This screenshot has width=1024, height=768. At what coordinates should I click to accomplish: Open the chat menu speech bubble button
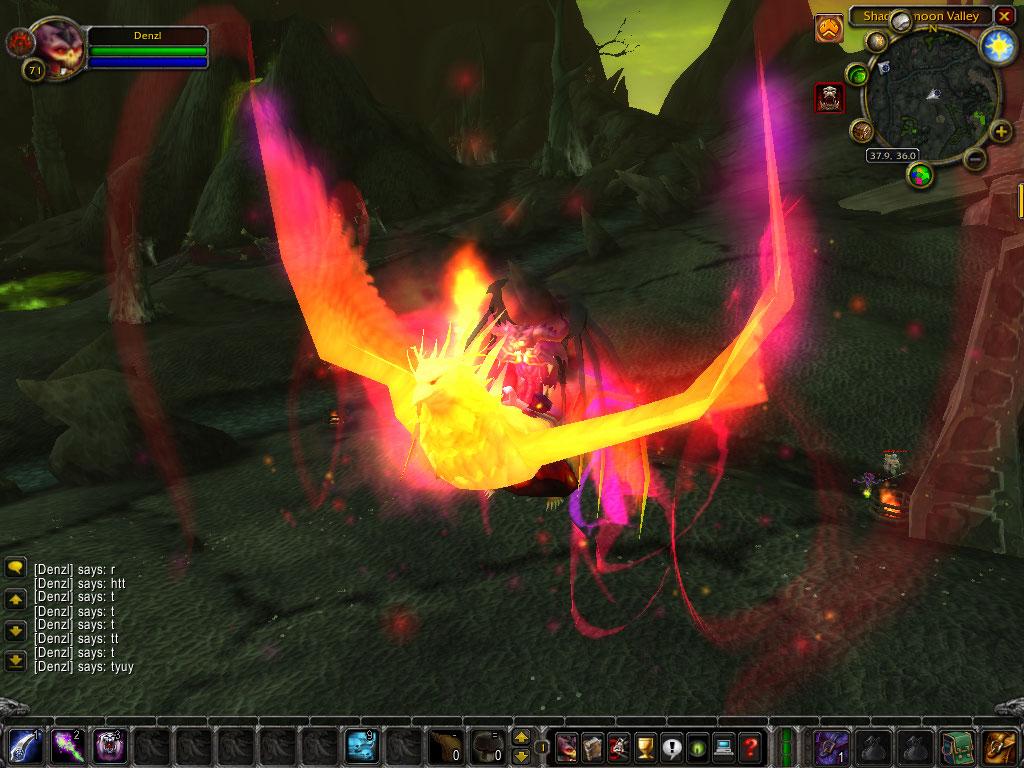pyautogui.click(x=15, y=568)
